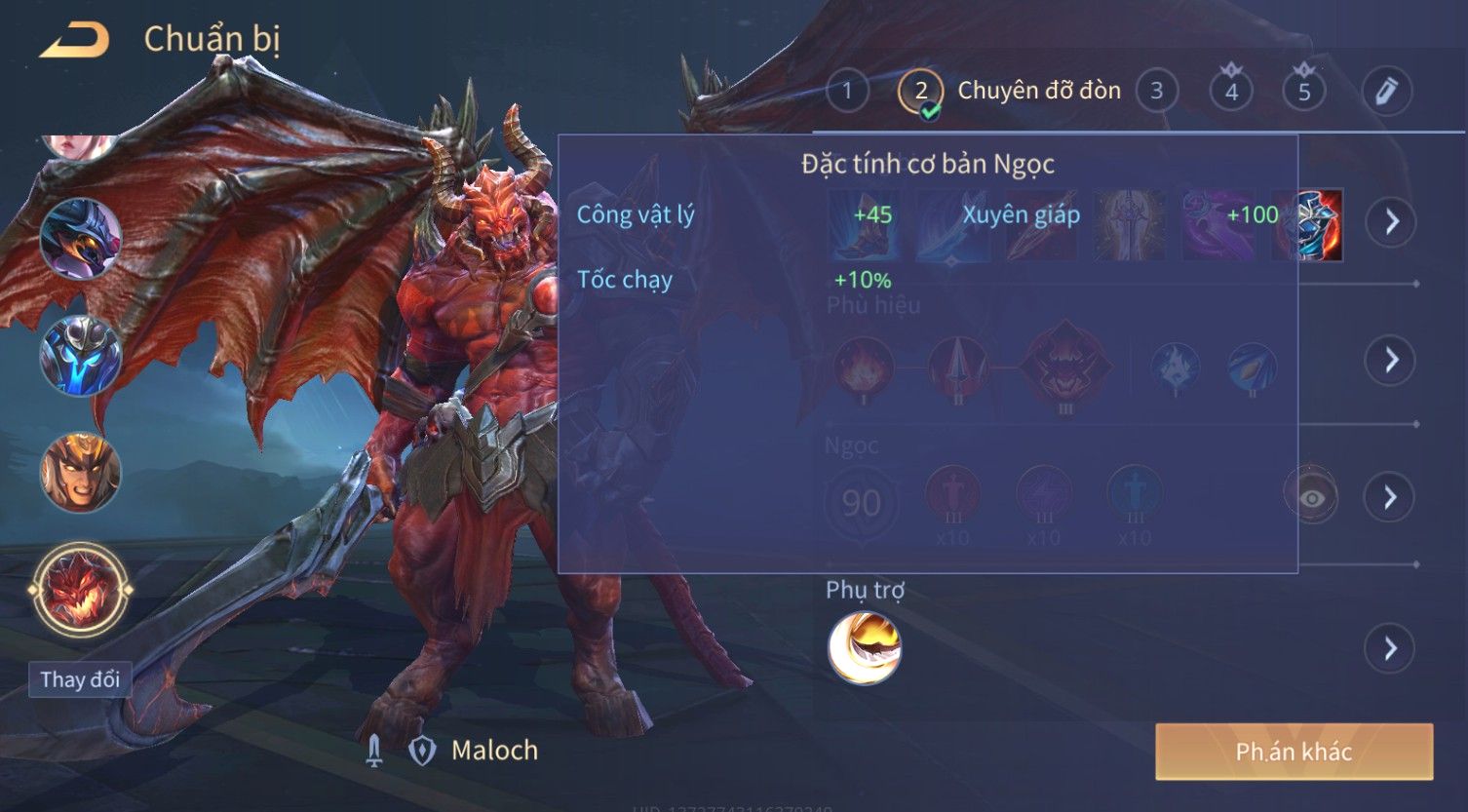This screenshot has height=812, width=1468.
Task: Edit the preset name with pencil icon
Action: (x=1386, y=92)
